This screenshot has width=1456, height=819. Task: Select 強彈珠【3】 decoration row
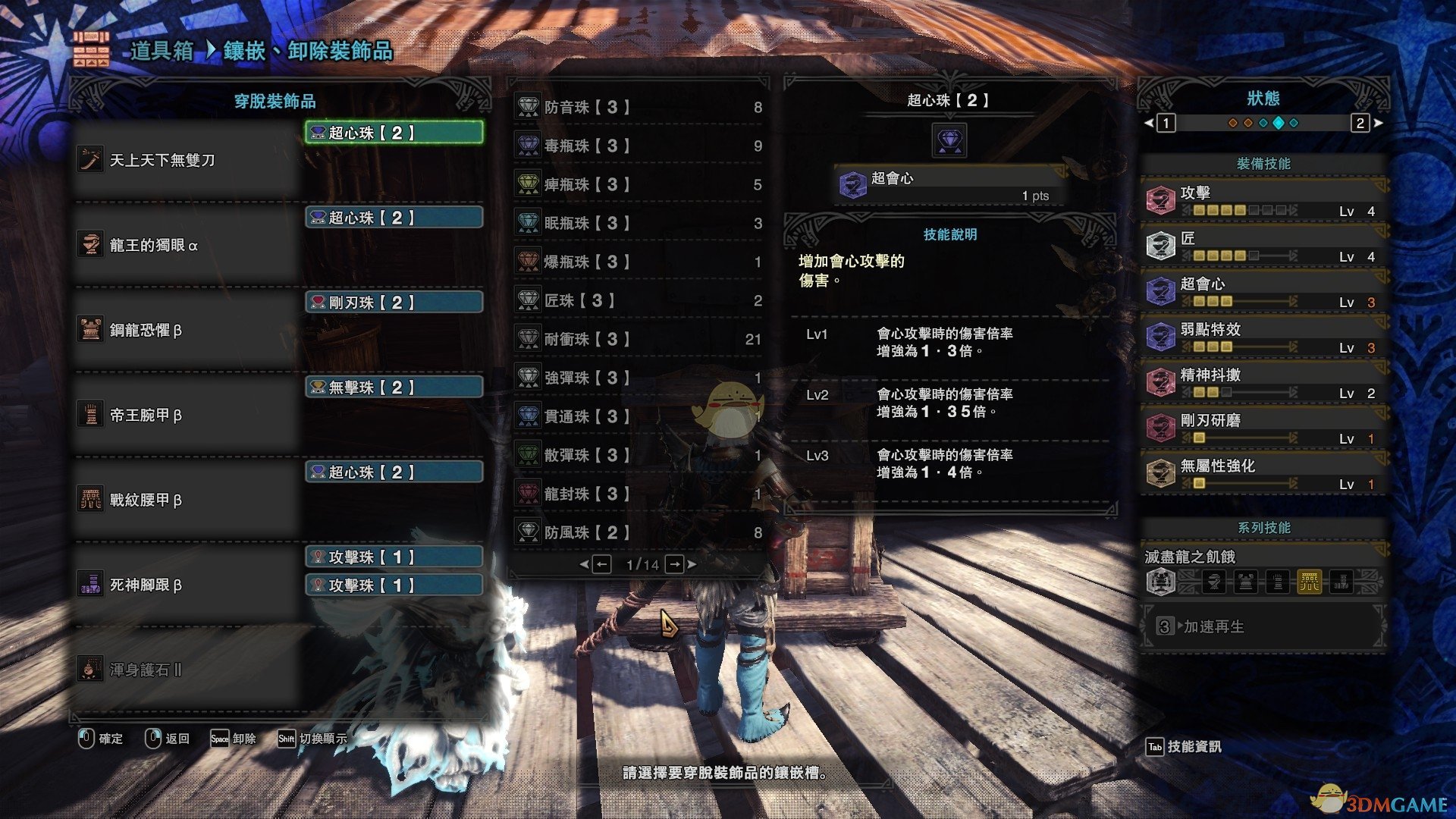(x=639, y=378)
